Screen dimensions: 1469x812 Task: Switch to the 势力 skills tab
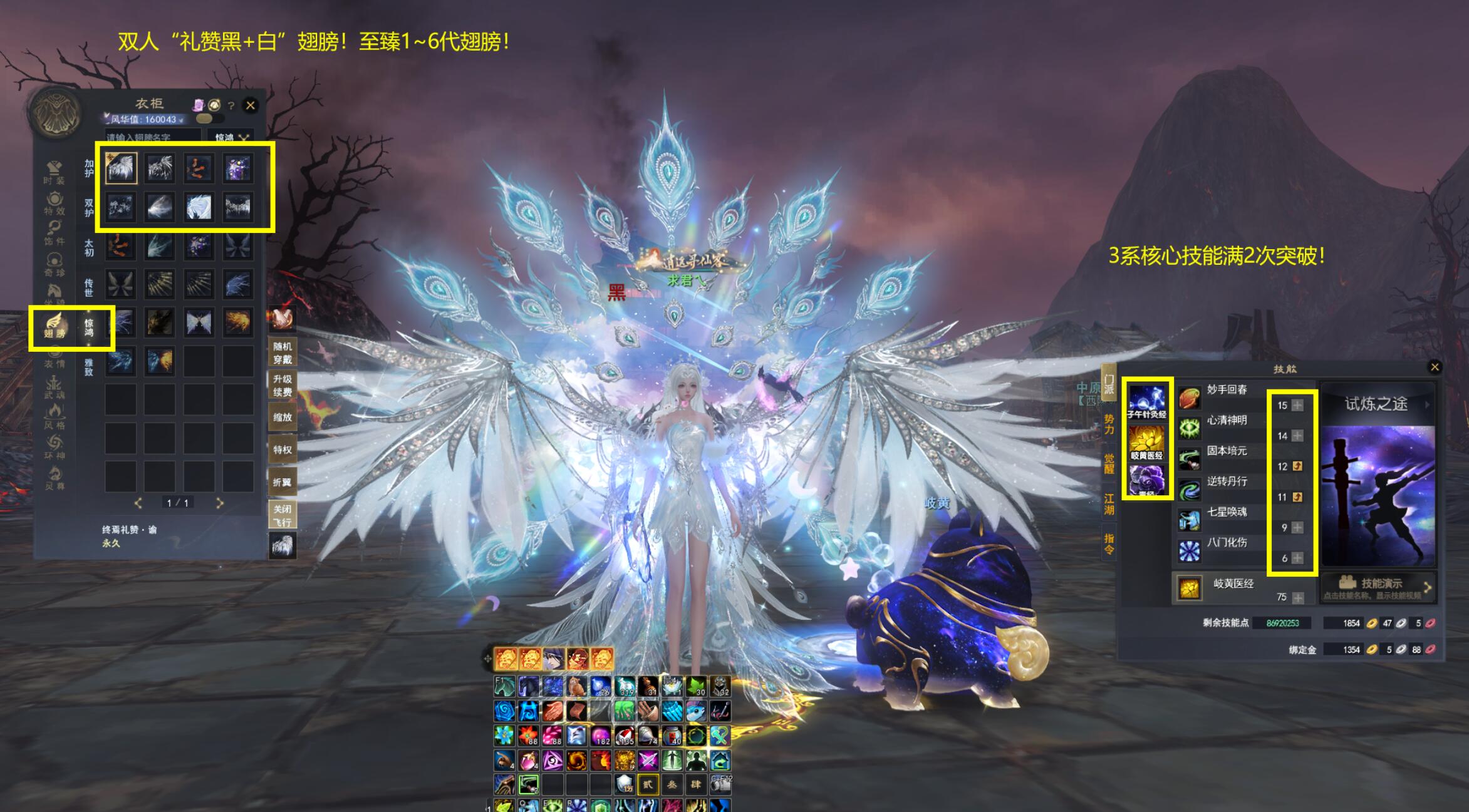1109,424
